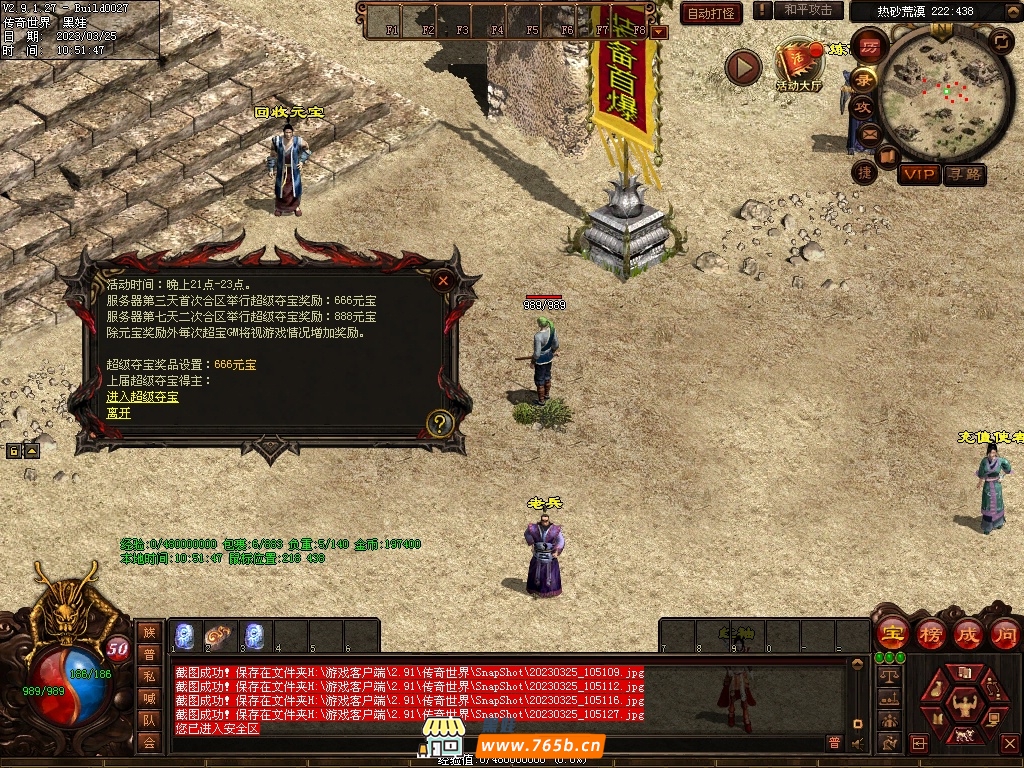Use the blue scroll in hotbar slot 1

point(185,635)
